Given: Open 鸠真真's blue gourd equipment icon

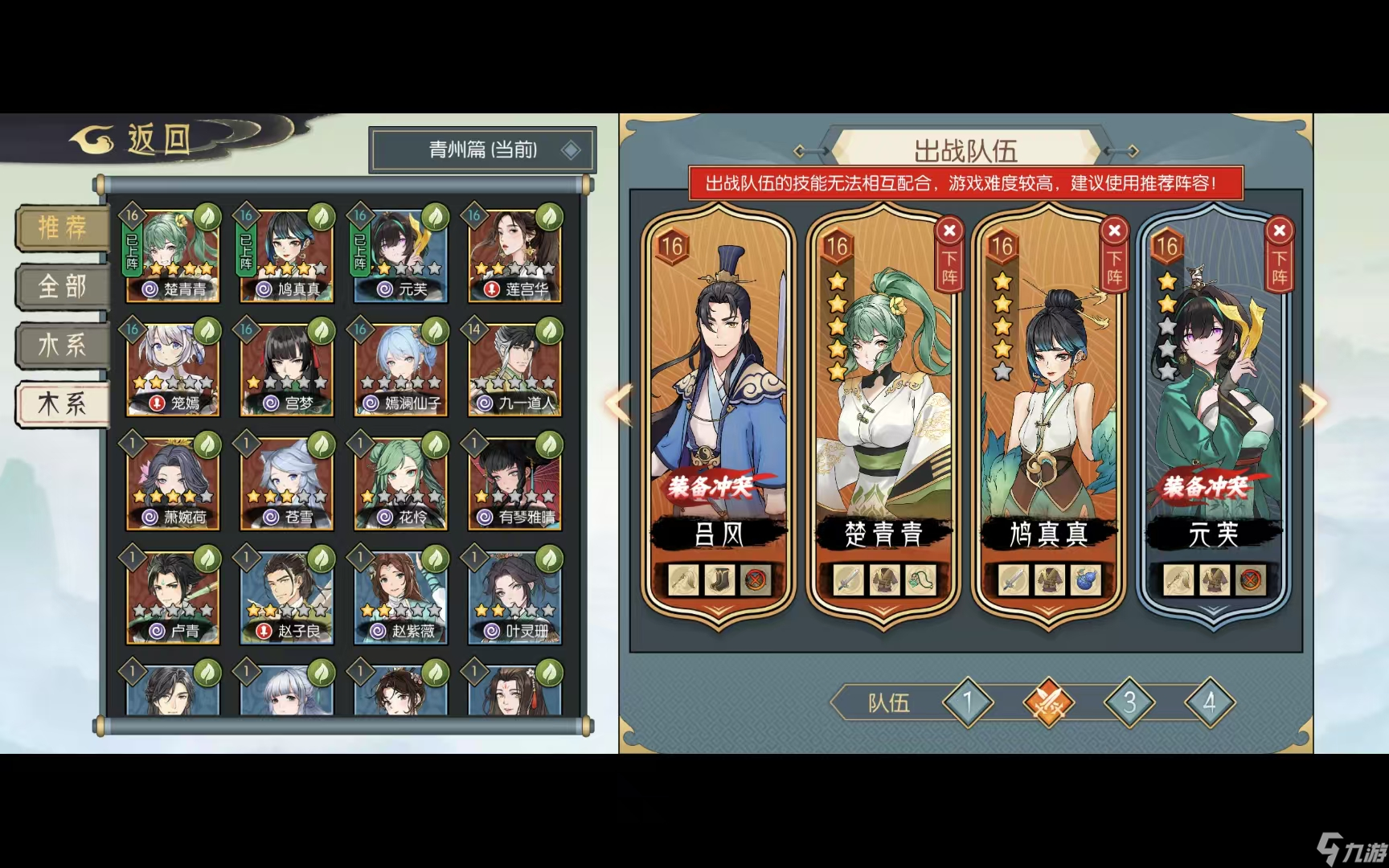Looking at the screenshot, I should 1087,580.
